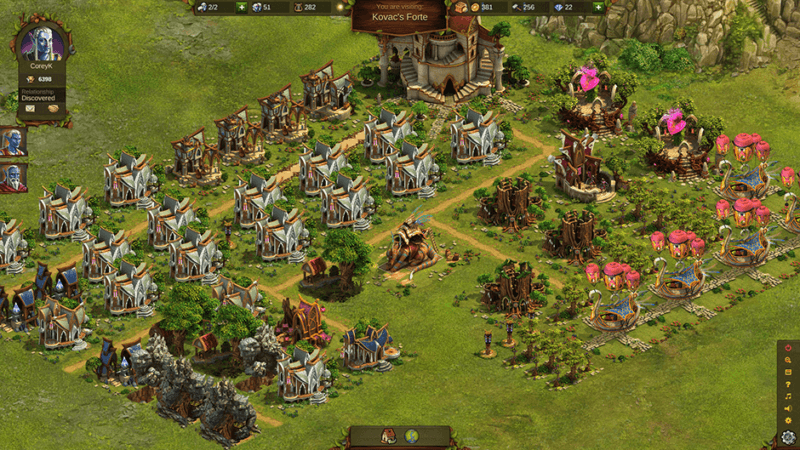Select the upper neighbor avatar thumbnail
Image resolution: width=800 pixels, height=450 pixels.
pyautogui.click(x=13, y=141)
